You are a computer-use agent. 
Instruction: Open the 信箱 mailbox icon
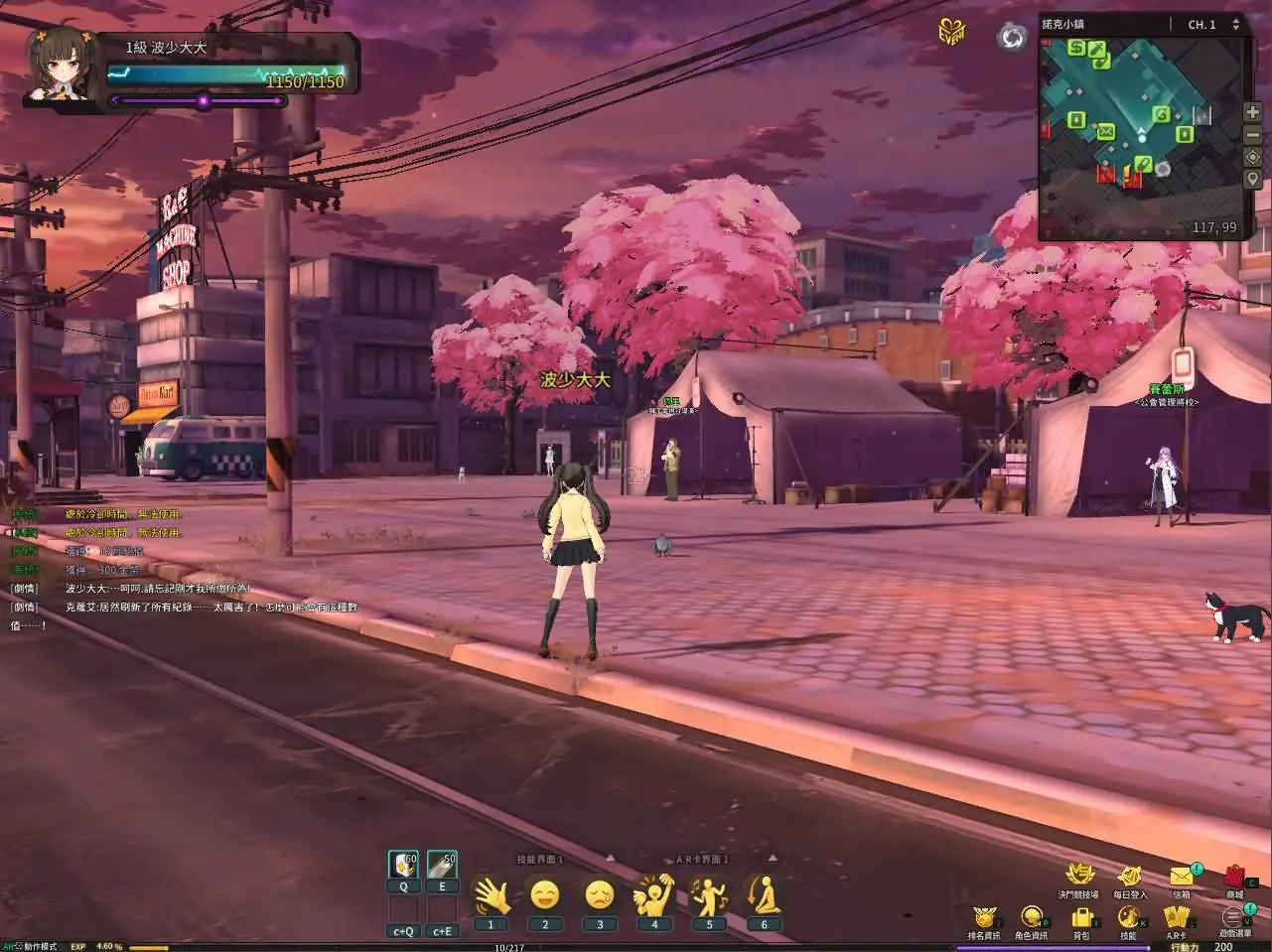[1182, 875]
